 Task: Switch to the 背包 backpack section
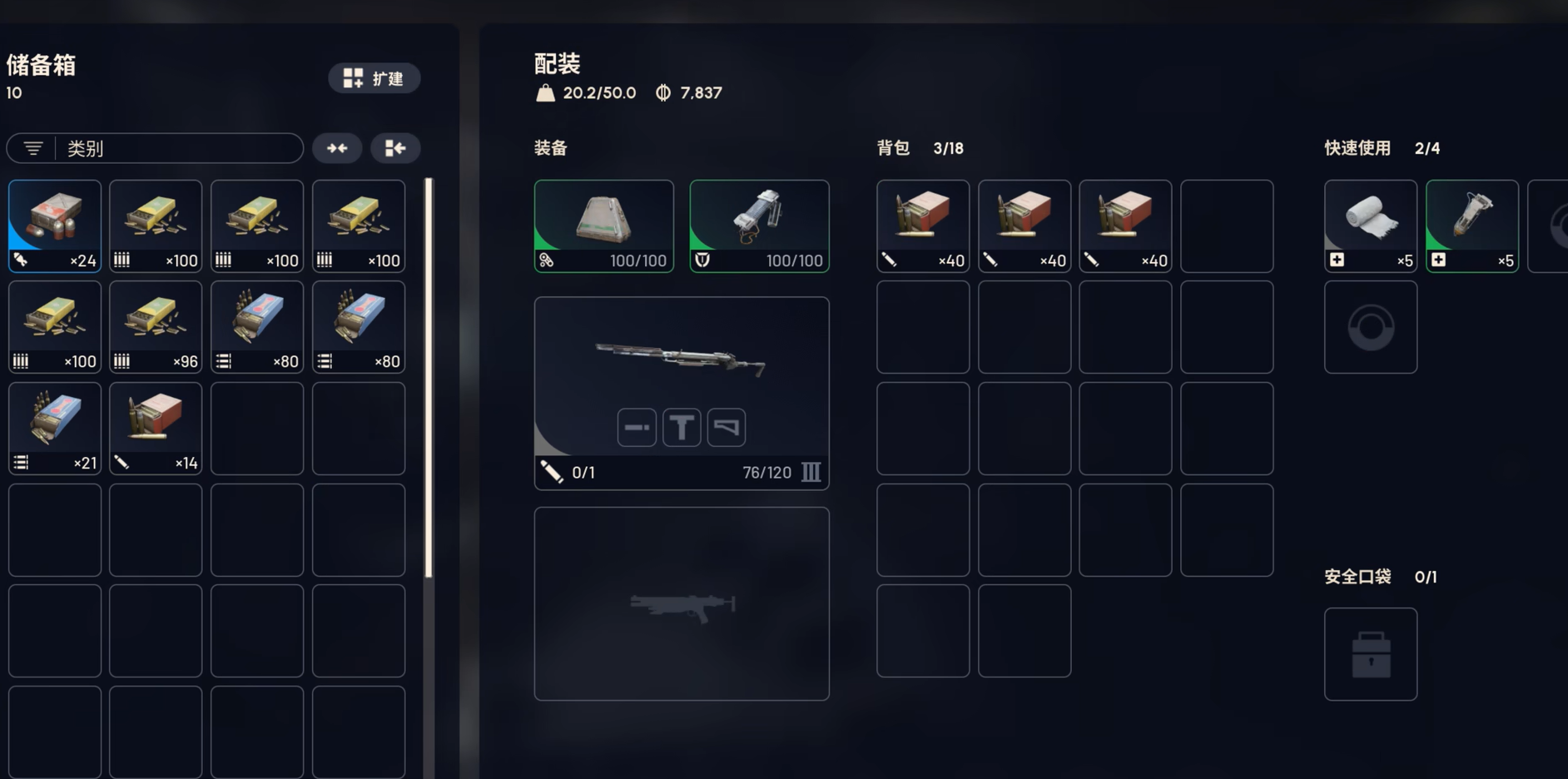click(892, 147)
